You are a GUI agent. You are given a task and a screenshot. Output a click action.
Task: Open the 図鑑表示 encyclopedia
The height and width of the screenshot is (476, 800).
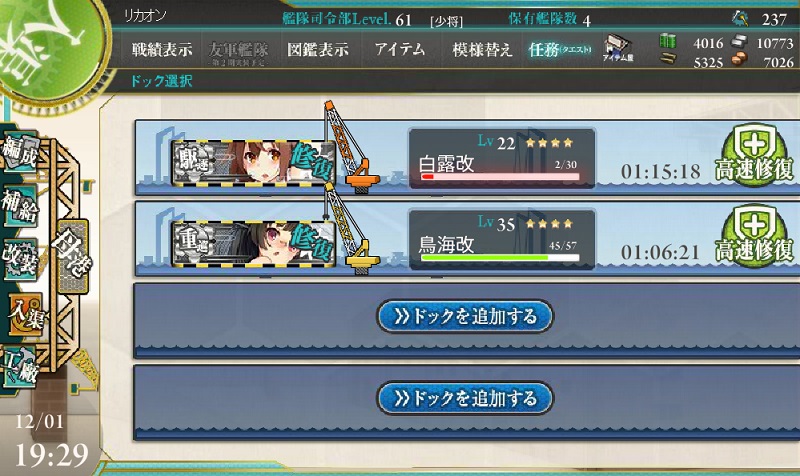click(x=316, y=49)
